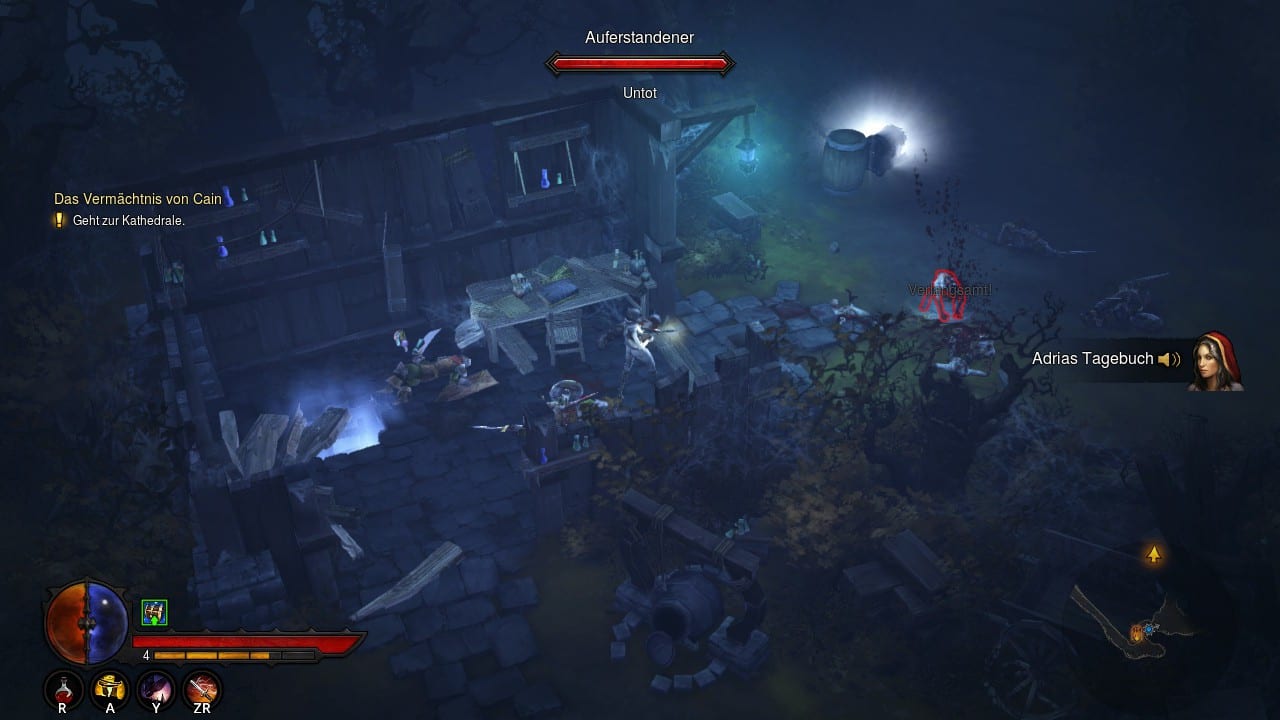Select the Auferstandener enemy health bar
Image resolution: width=1280 pixels, height=720 pixels.
click(640, 64)
